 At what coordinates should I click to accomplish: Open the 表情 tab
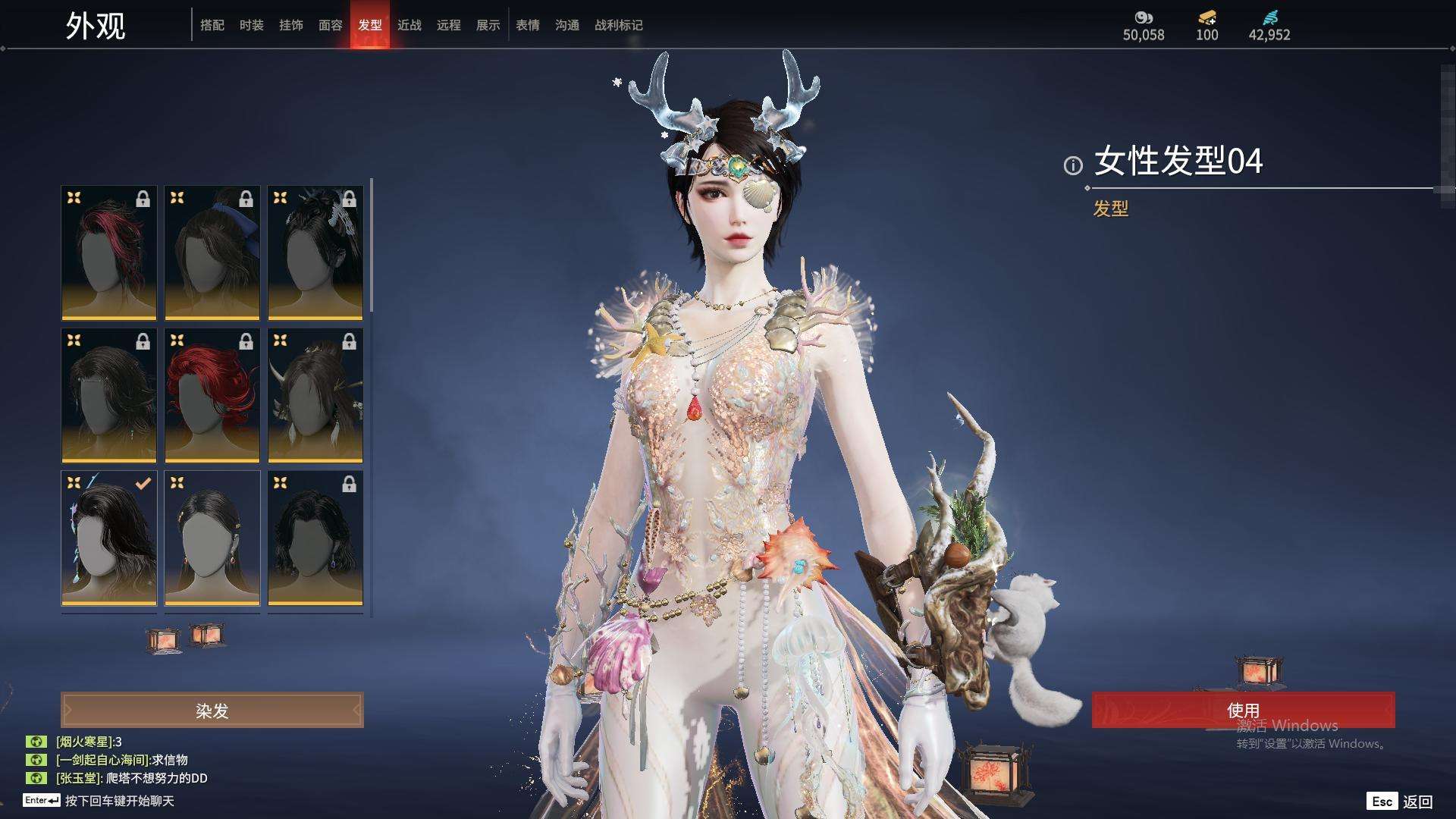point(528,25)
